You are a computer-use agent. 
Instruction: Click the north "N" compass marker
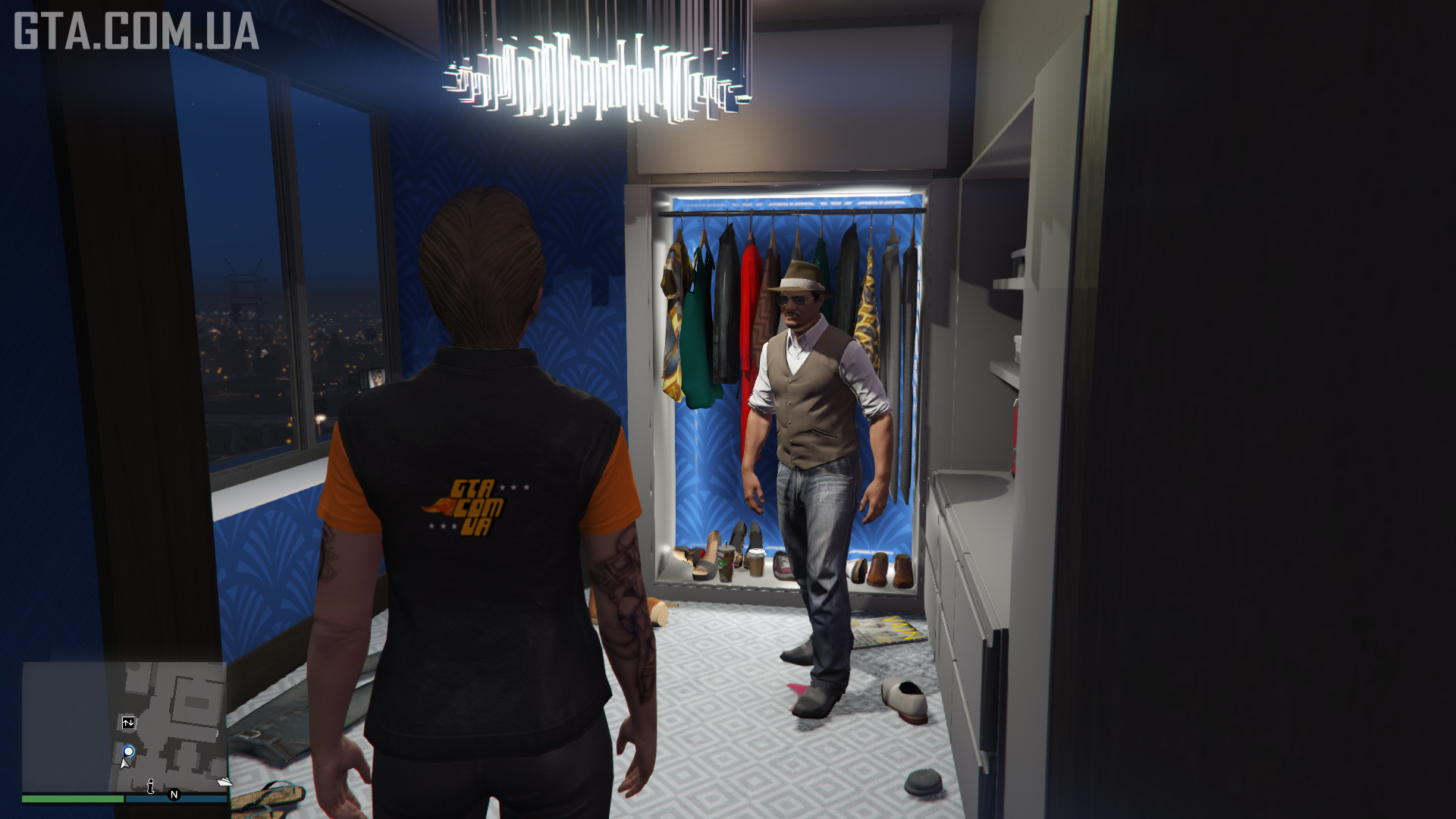(174, 795)
